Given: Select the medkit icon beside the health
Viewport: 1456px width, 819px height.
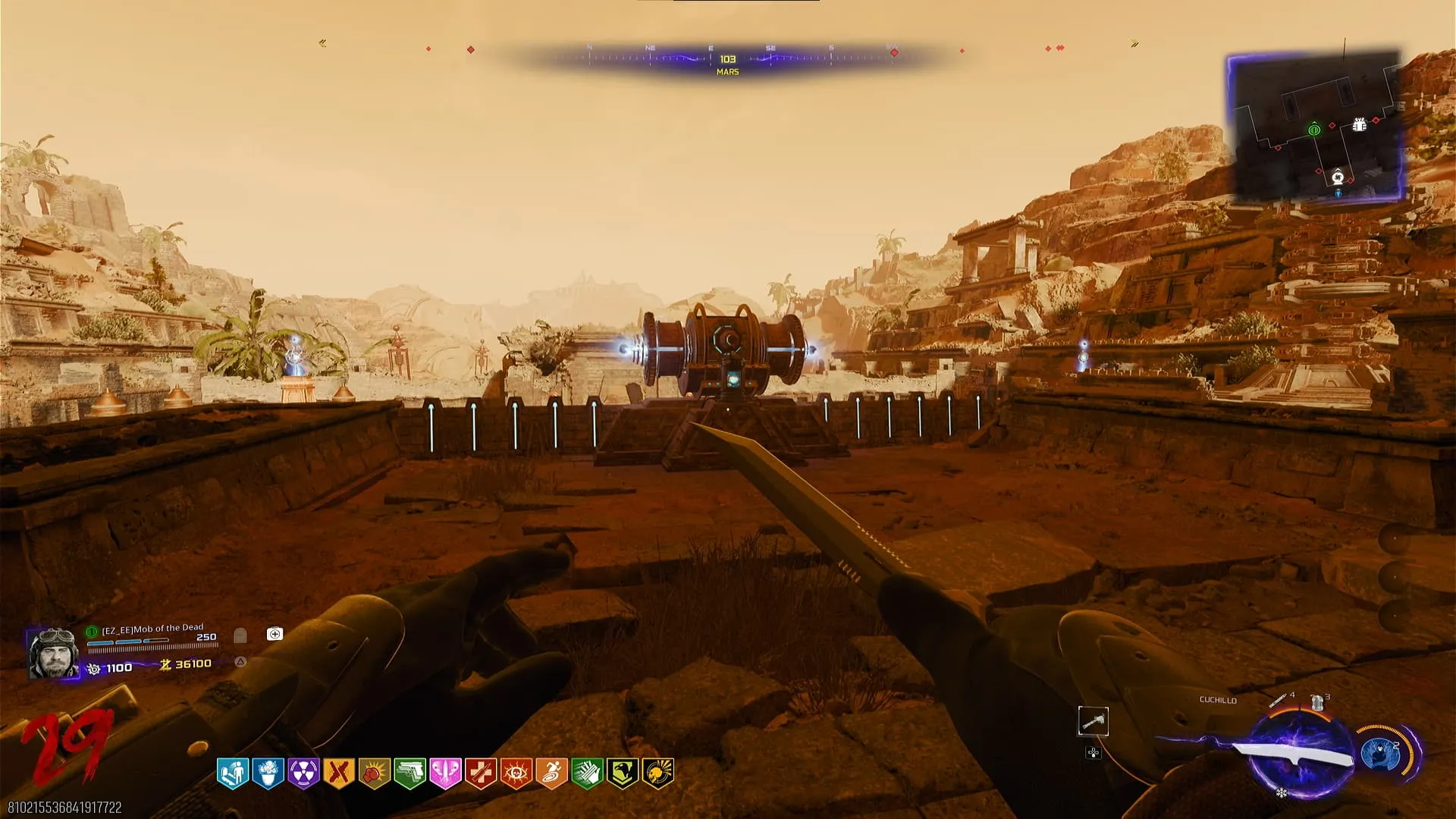Looking at the screenshot, I should [275, 634].
